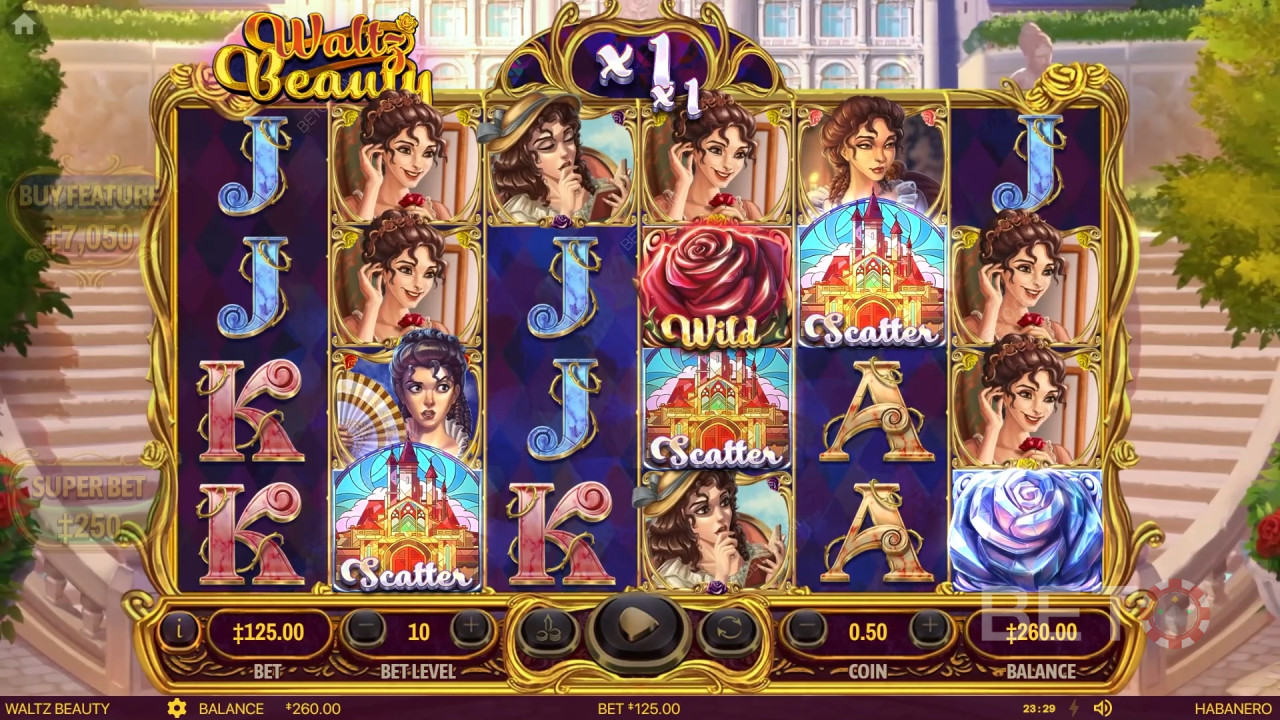Activate the autoplay circular arrows button

tap(728, 630)
